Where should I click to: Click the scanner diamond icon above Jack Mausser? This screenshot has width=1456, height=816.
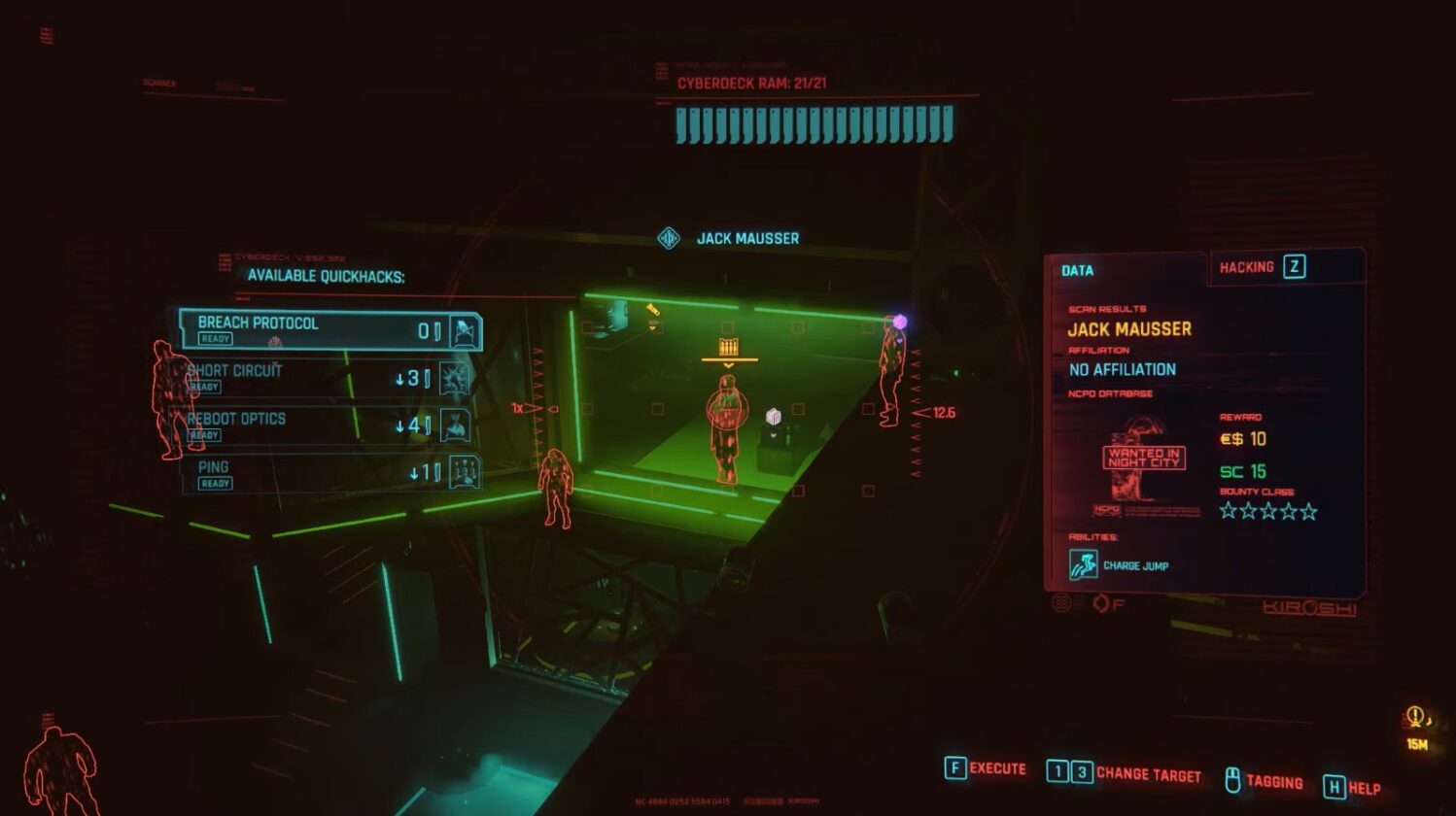point(669,238)
